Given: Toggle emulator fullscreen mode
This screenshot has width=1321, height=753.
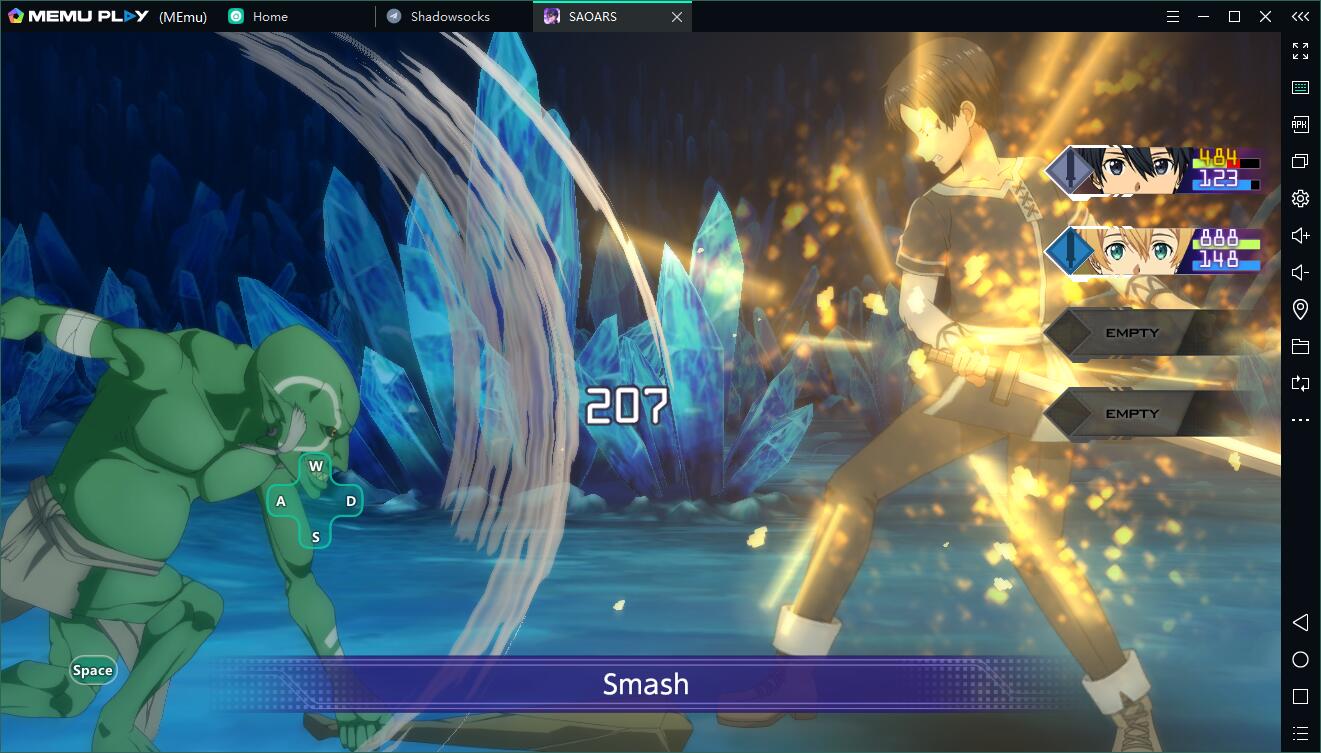Looking at the screenshot, I should click(x=1300, y=50).
